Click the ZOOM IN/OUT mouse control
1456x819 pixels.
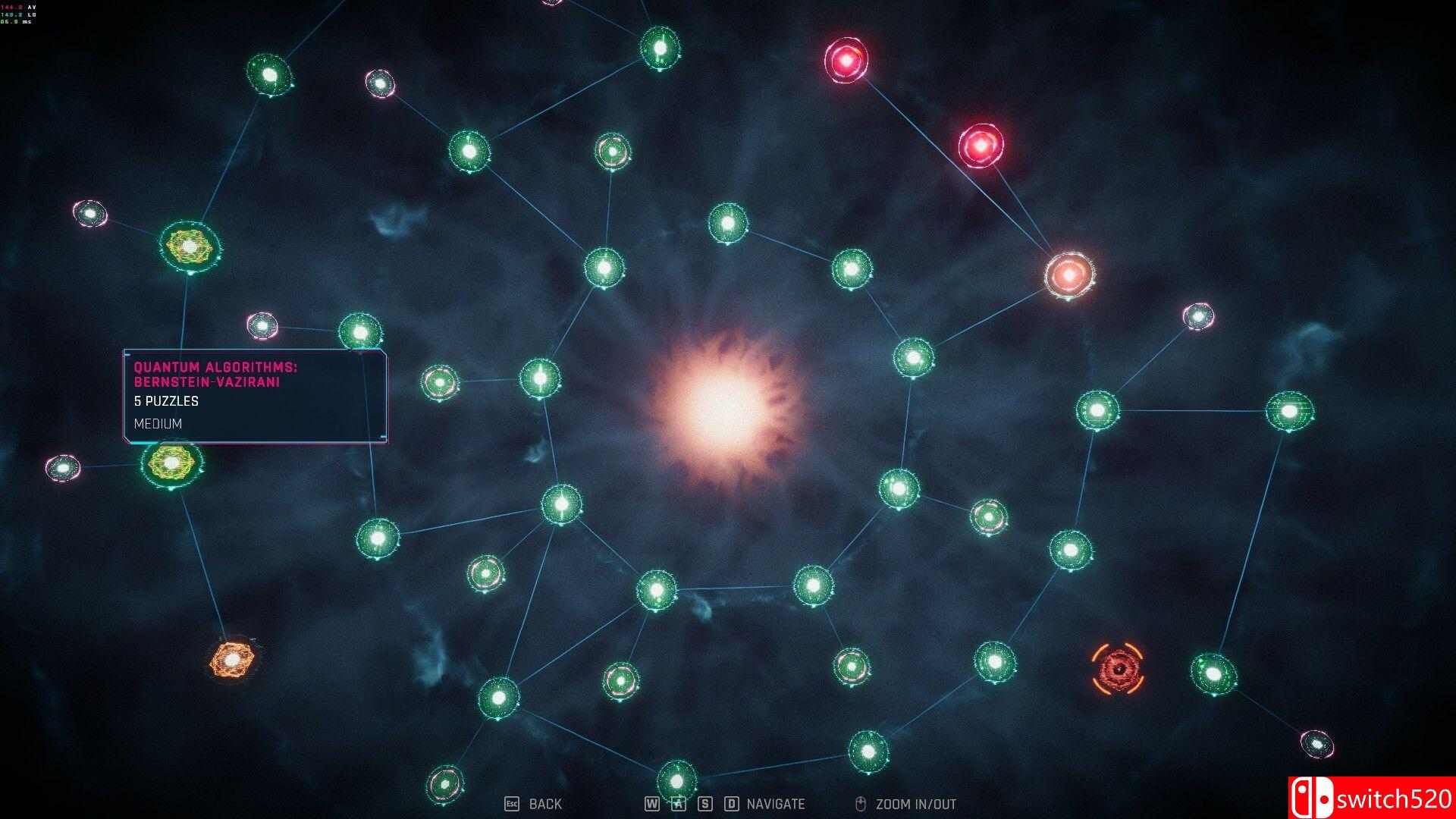907,804
